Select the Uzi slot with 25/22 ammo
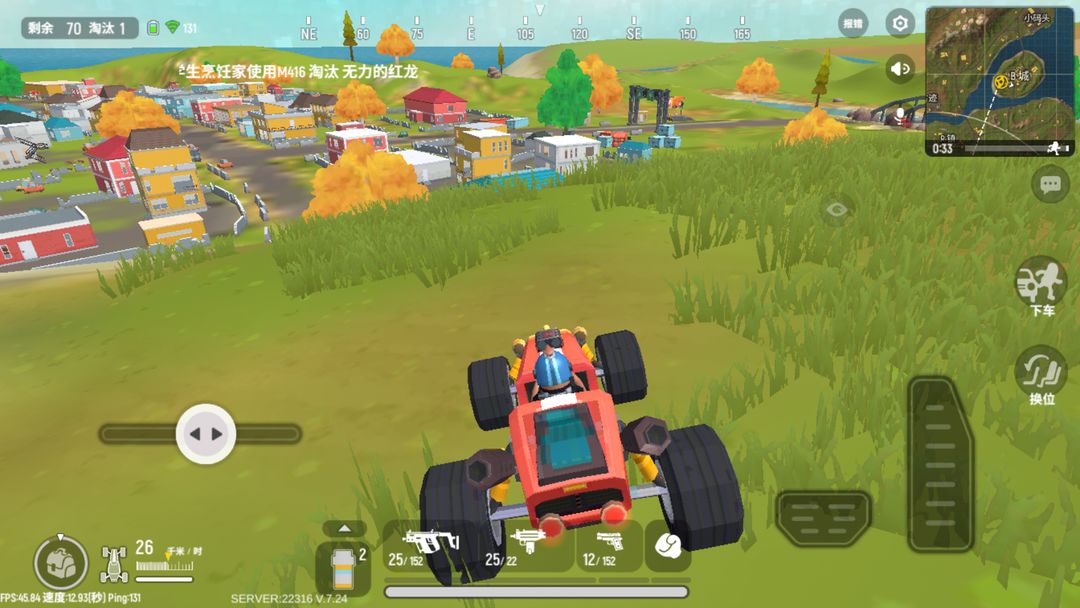Viewport: 1080px width, 608px height. point(525,547)
